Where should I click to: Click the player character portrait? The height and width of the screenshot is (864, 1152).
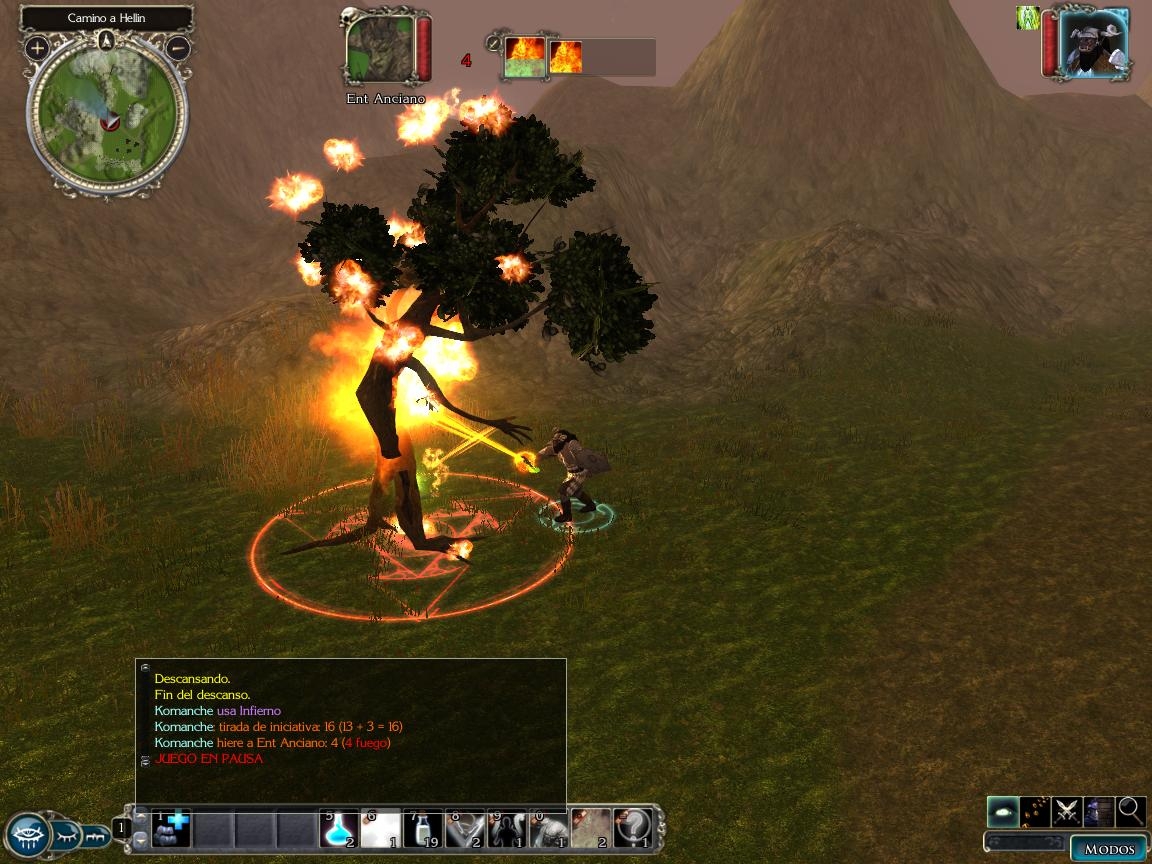pyautogui.click(x=1093, y=44)
